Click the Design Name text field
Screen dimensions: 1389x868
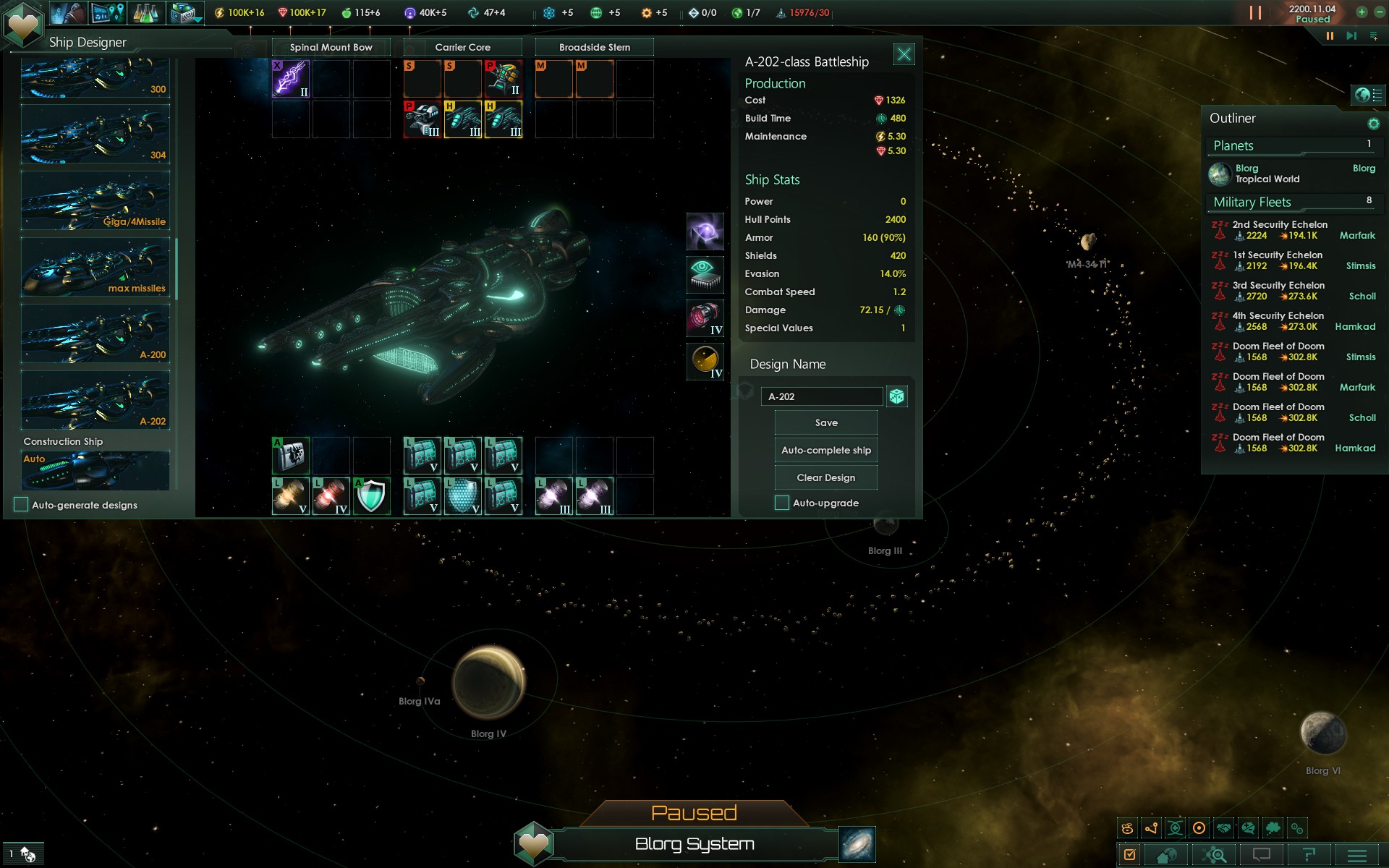pyautogui.click(x=822, y=396)
